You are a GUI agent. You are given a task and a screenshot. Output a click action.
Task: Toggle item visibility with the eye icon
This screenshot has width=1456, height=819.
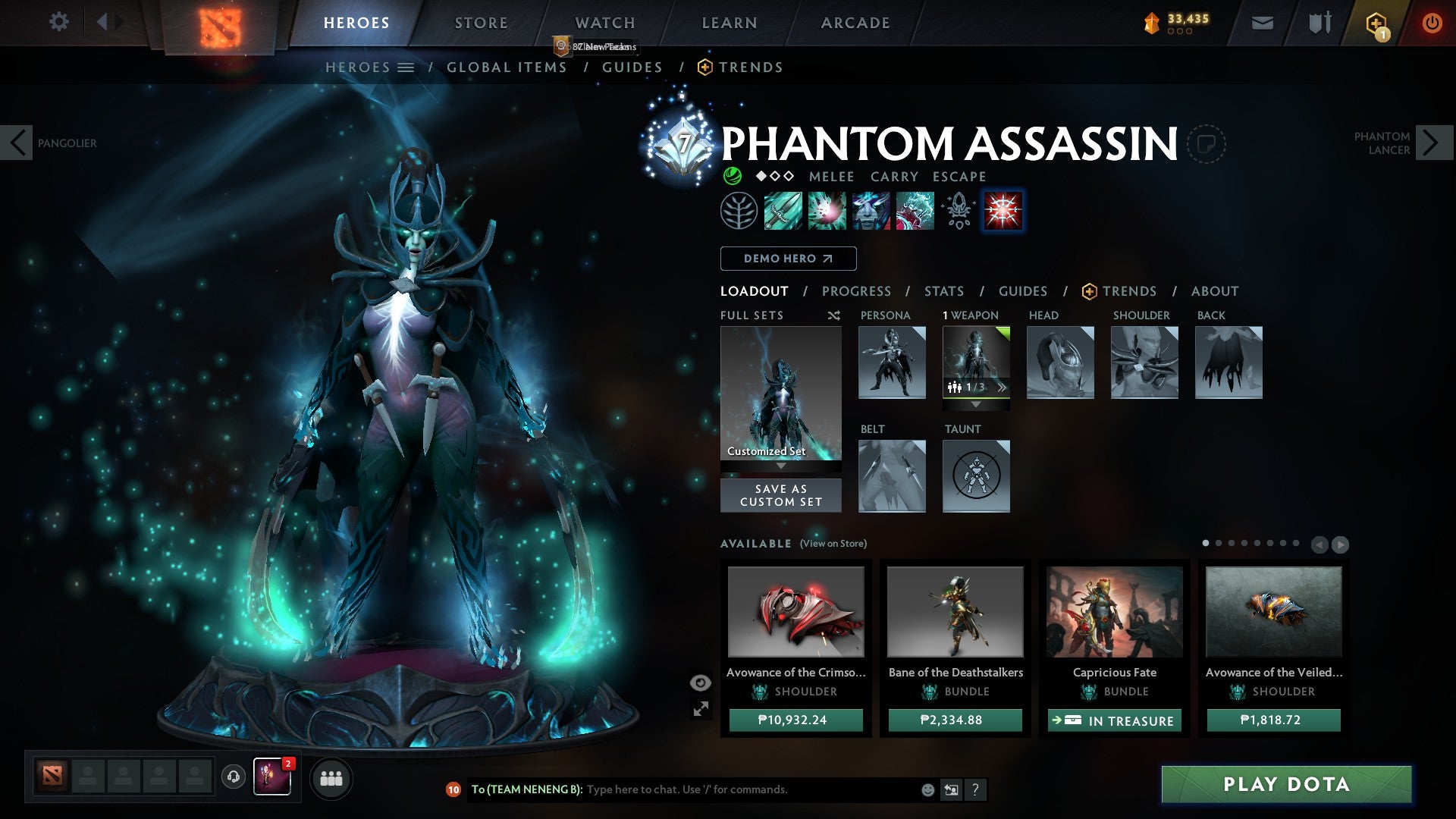click(x=699, y=682)
